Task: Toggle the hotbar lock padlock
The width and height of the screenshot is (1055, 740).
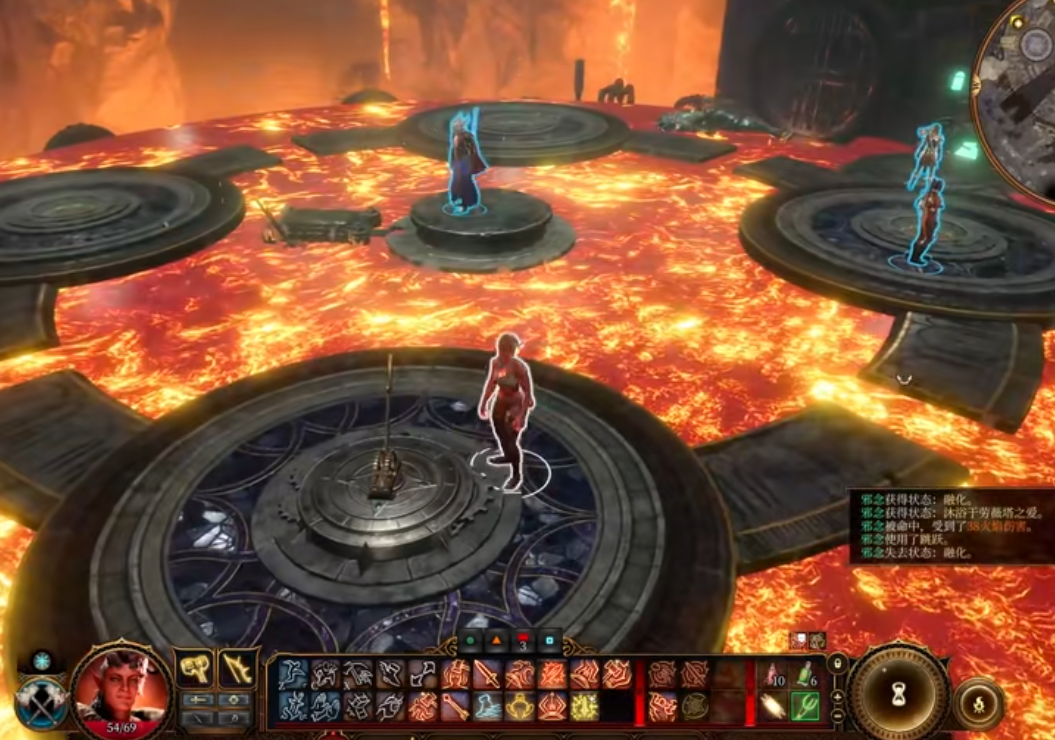Action: click(838, 663)
